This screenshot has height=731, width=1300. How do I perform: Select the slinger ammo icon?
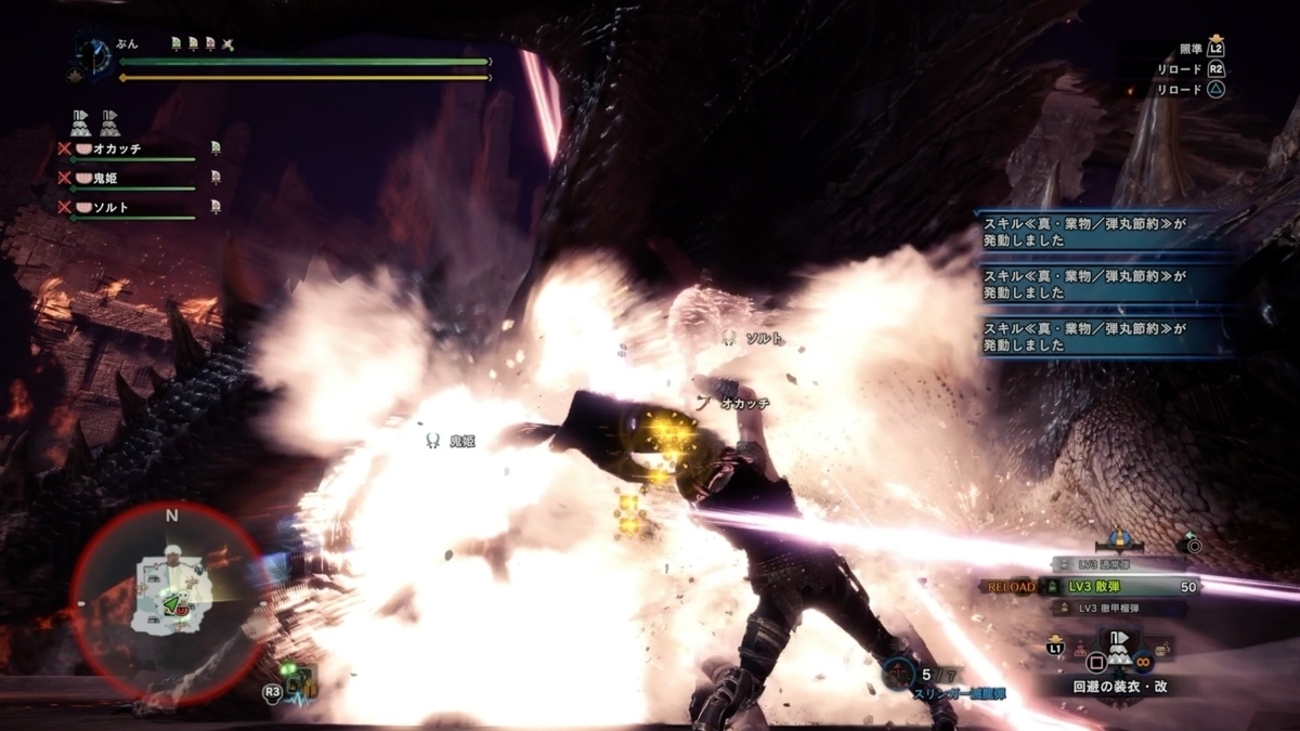click(x=898, y=673)
